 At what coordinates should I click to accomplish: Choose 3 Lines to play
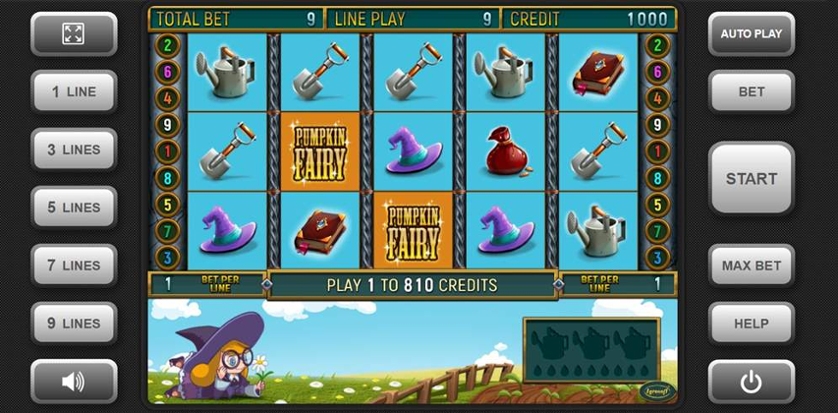pos(73,149)
